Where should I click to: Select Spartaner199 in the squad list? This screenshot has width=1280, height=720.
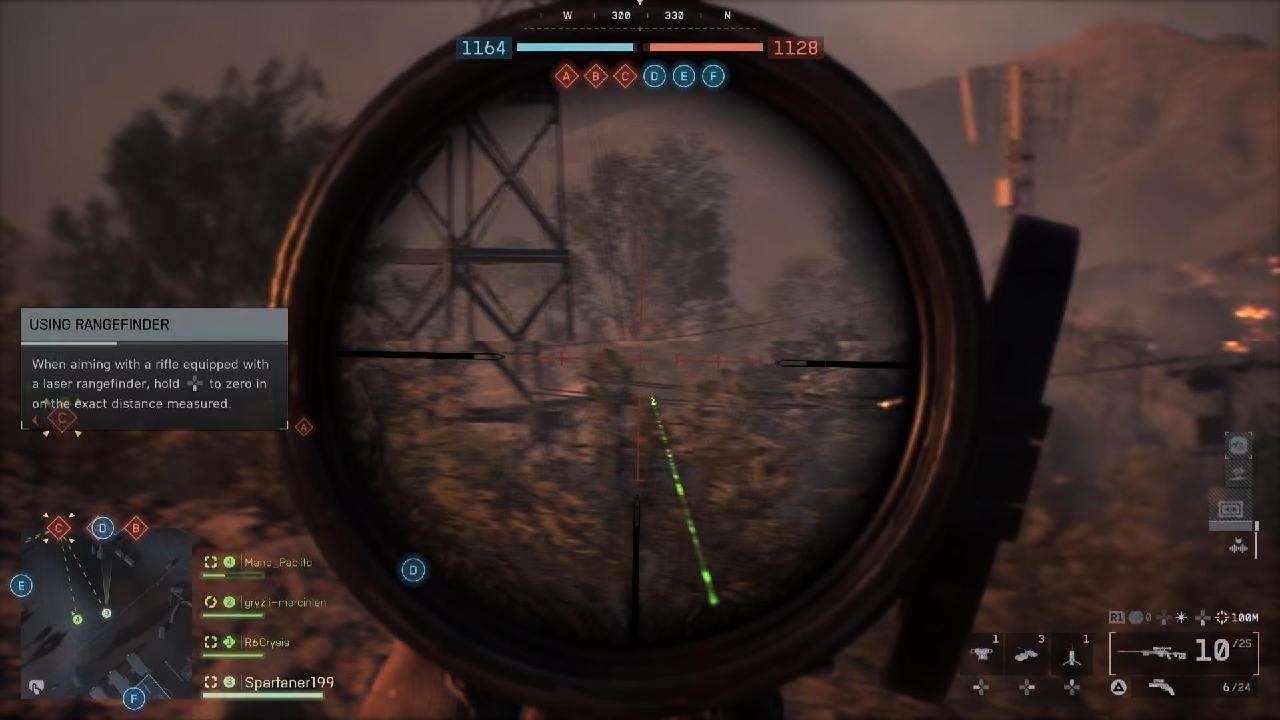[x=288, y=683]
